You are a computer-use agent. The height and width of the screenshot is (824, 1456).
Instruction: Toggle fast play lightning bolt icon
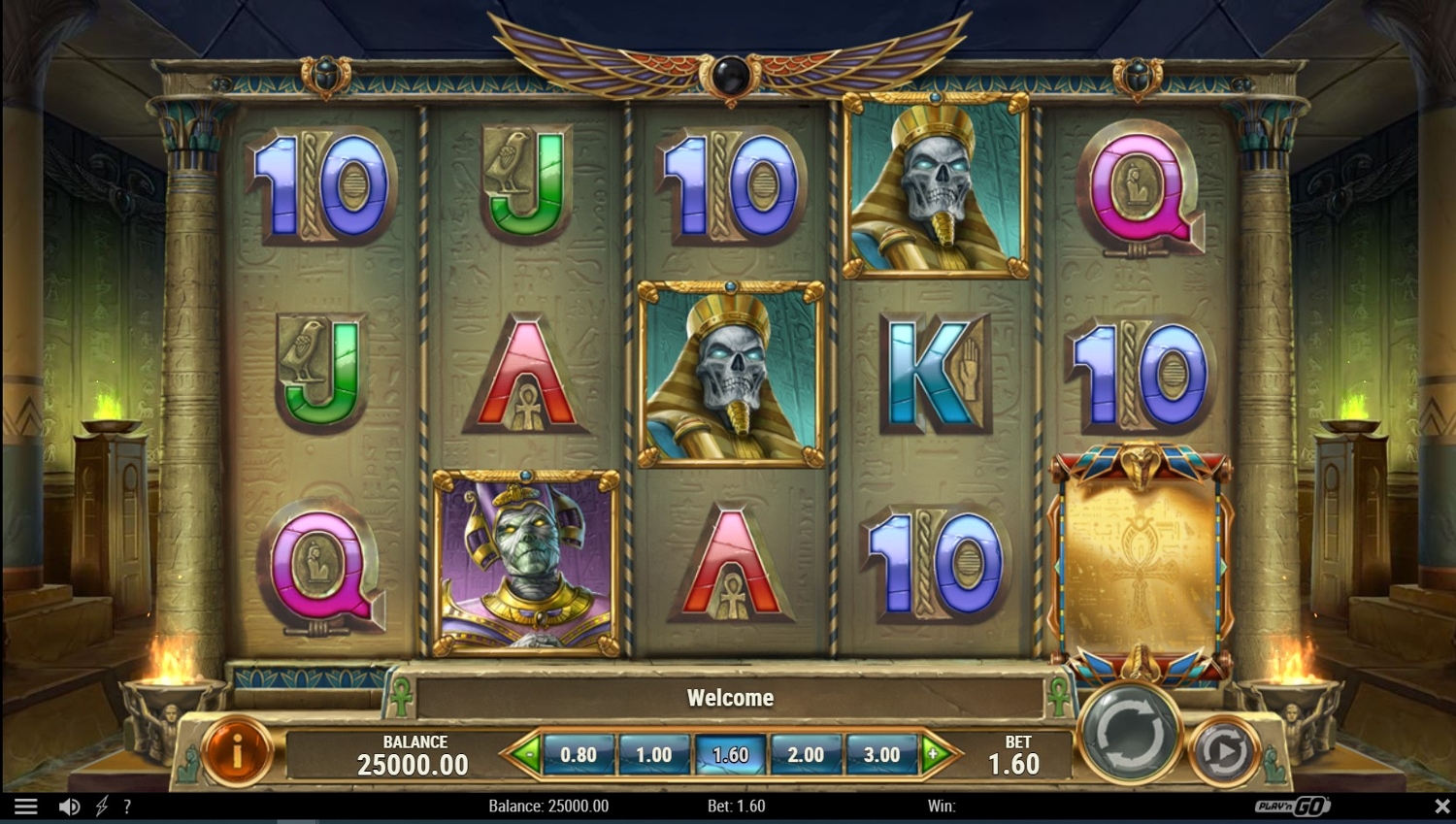(102, 807)
